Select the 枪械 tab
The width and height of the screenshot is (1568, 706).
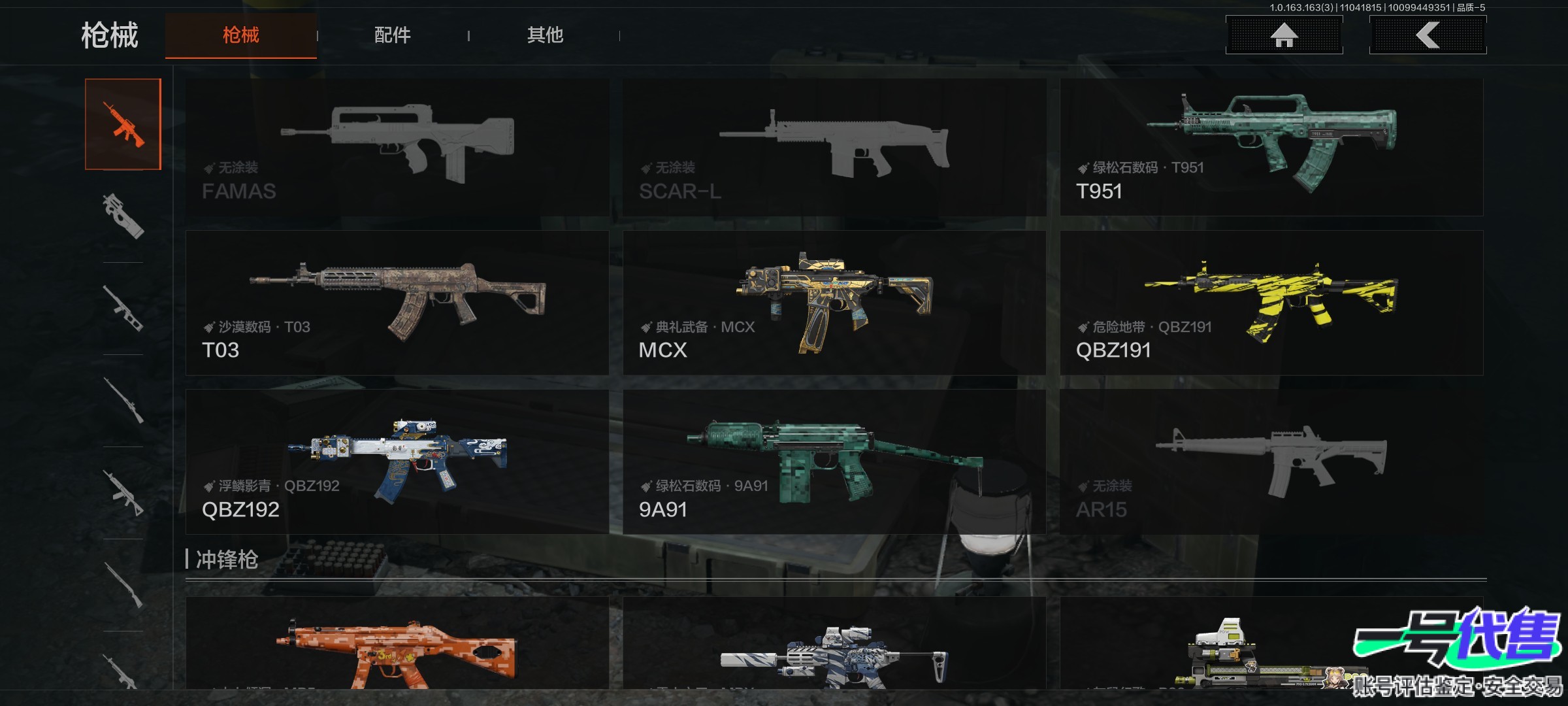pos(240,35)
